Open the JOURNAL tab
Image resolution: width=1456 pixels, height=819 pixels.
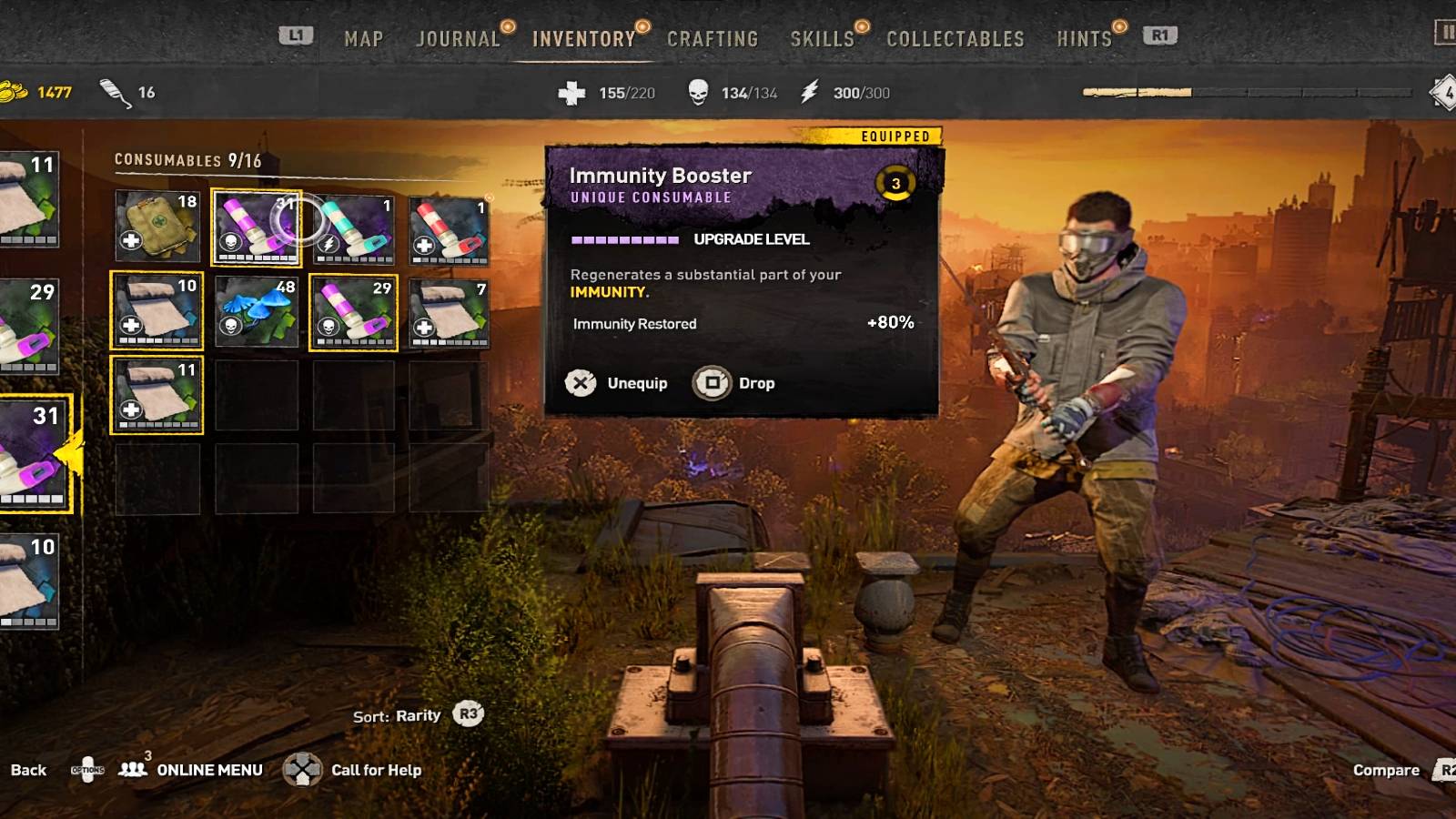pos(458,39)
